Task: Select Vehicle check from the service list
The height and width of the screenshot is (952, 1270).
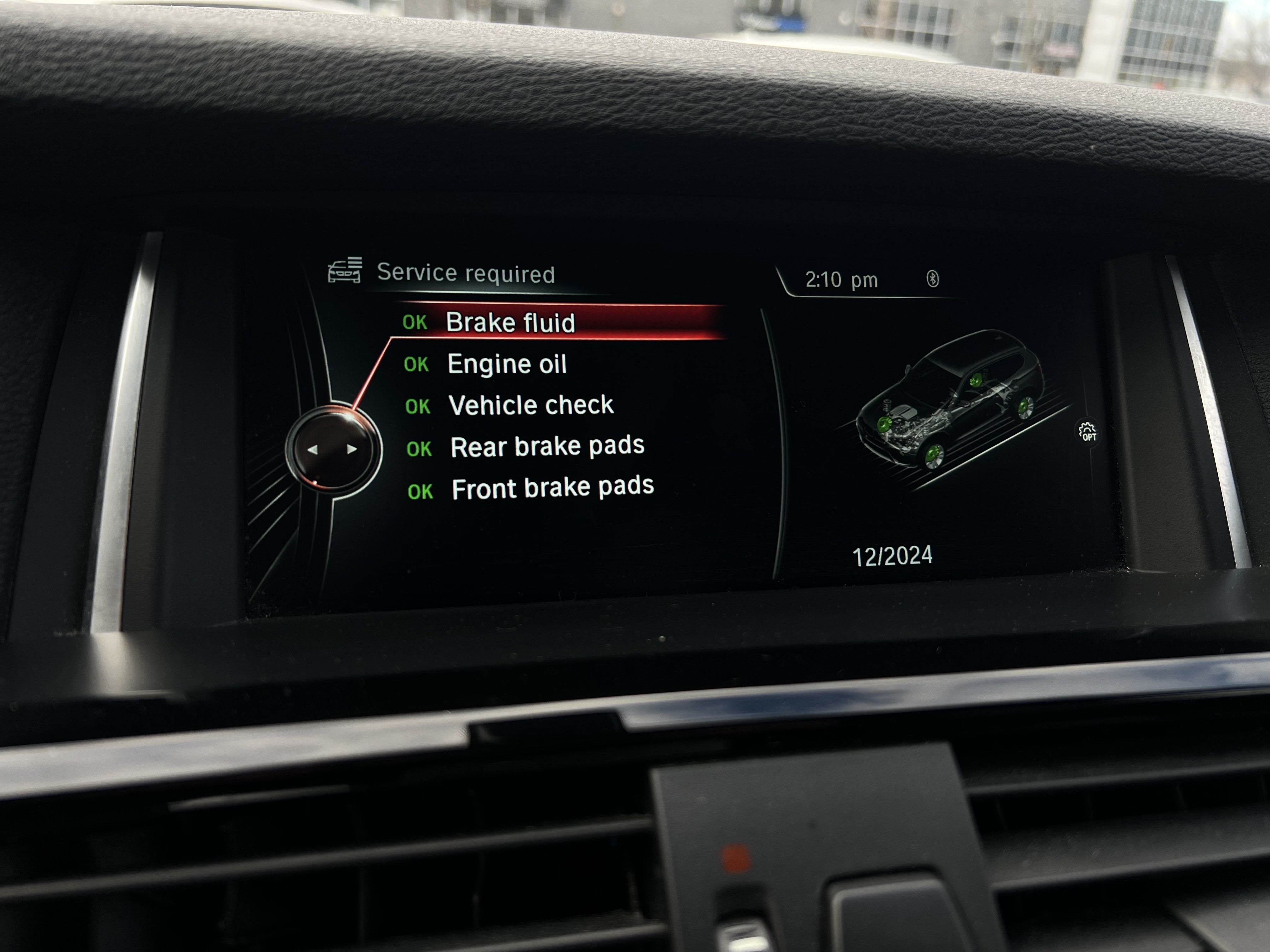Action: click(x=531, y=405)
